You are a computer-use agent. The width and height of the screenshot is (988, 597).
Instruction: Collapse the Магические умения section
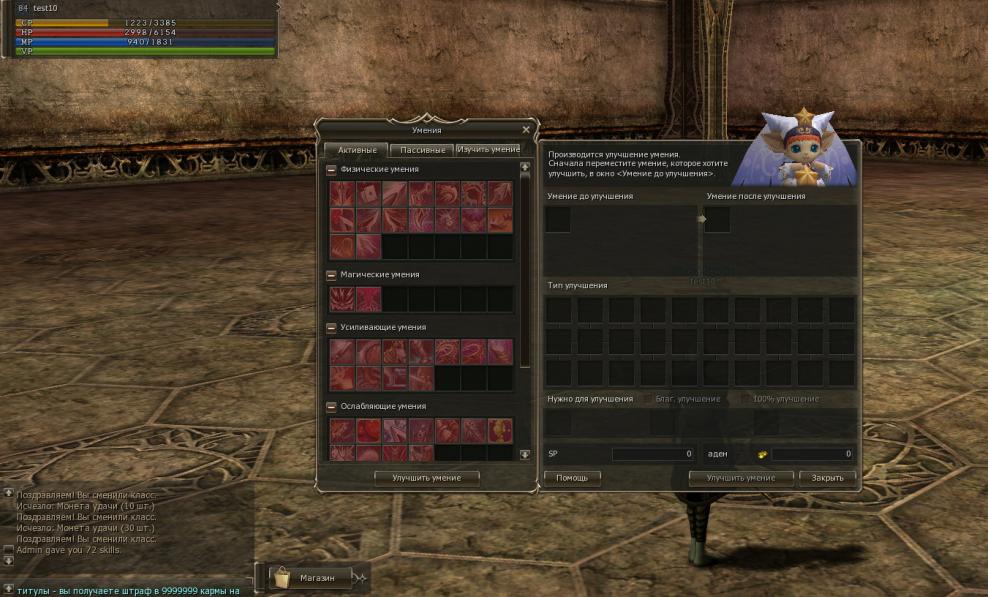click(332, 275)
